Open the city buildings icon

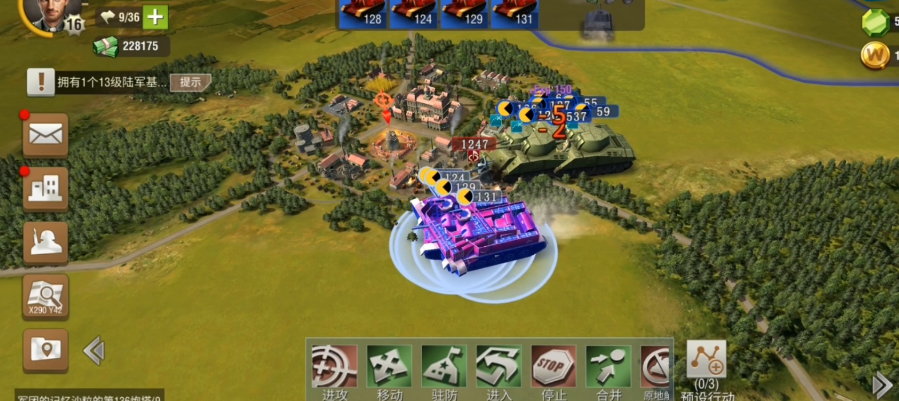[x=46, y=188]
